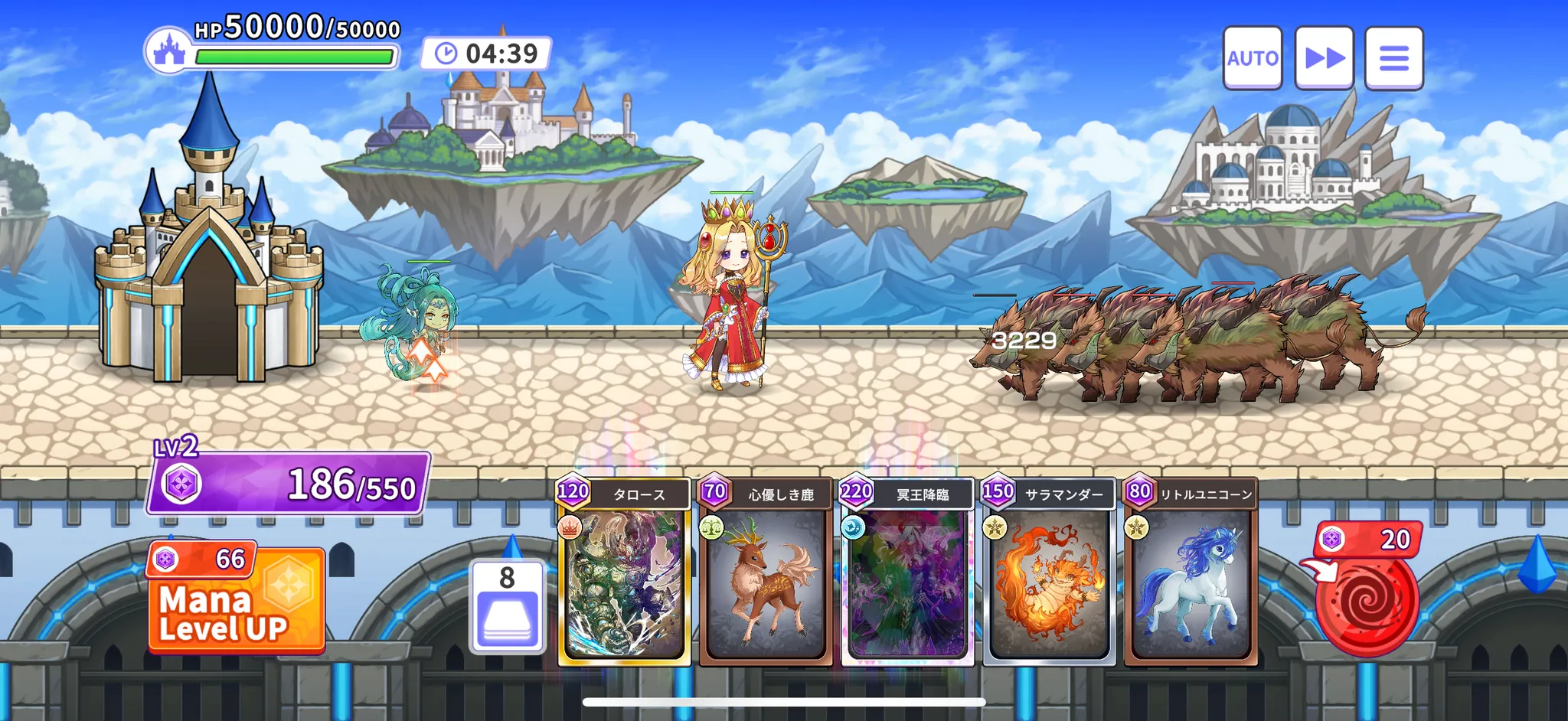This screenshot has width=1568, height=721.
Task: Summon the タロース card
Action: coord(624,573)
